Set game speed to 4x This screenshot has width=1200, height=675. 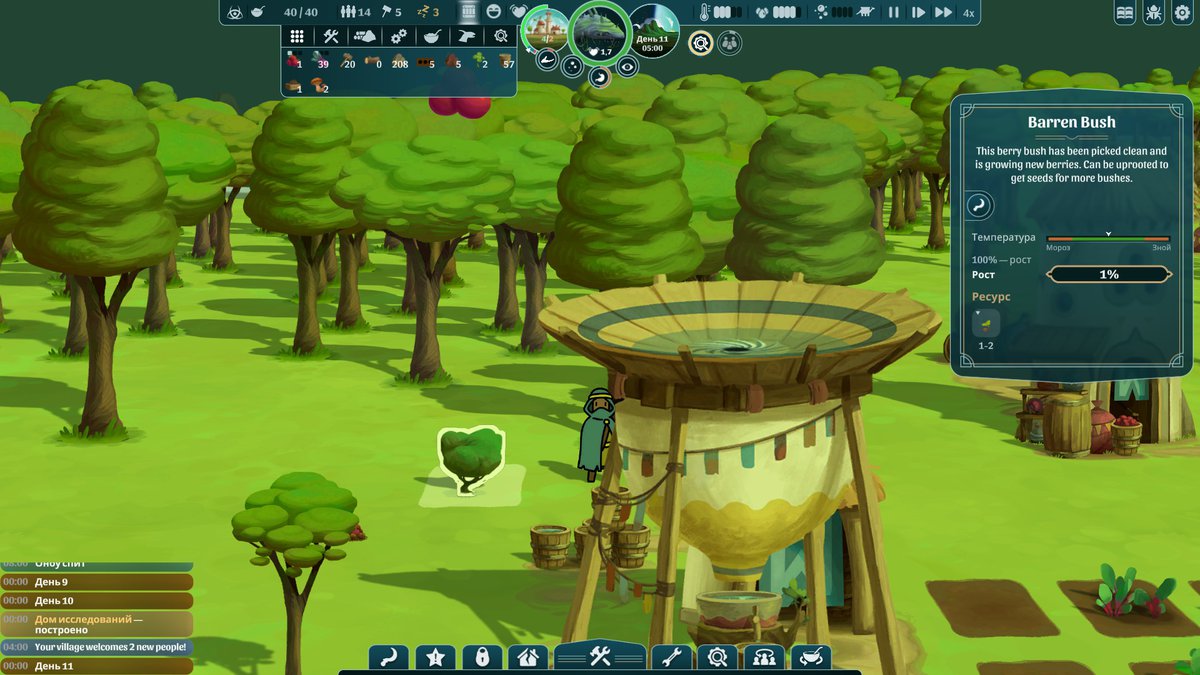click(x=968, y=13)
